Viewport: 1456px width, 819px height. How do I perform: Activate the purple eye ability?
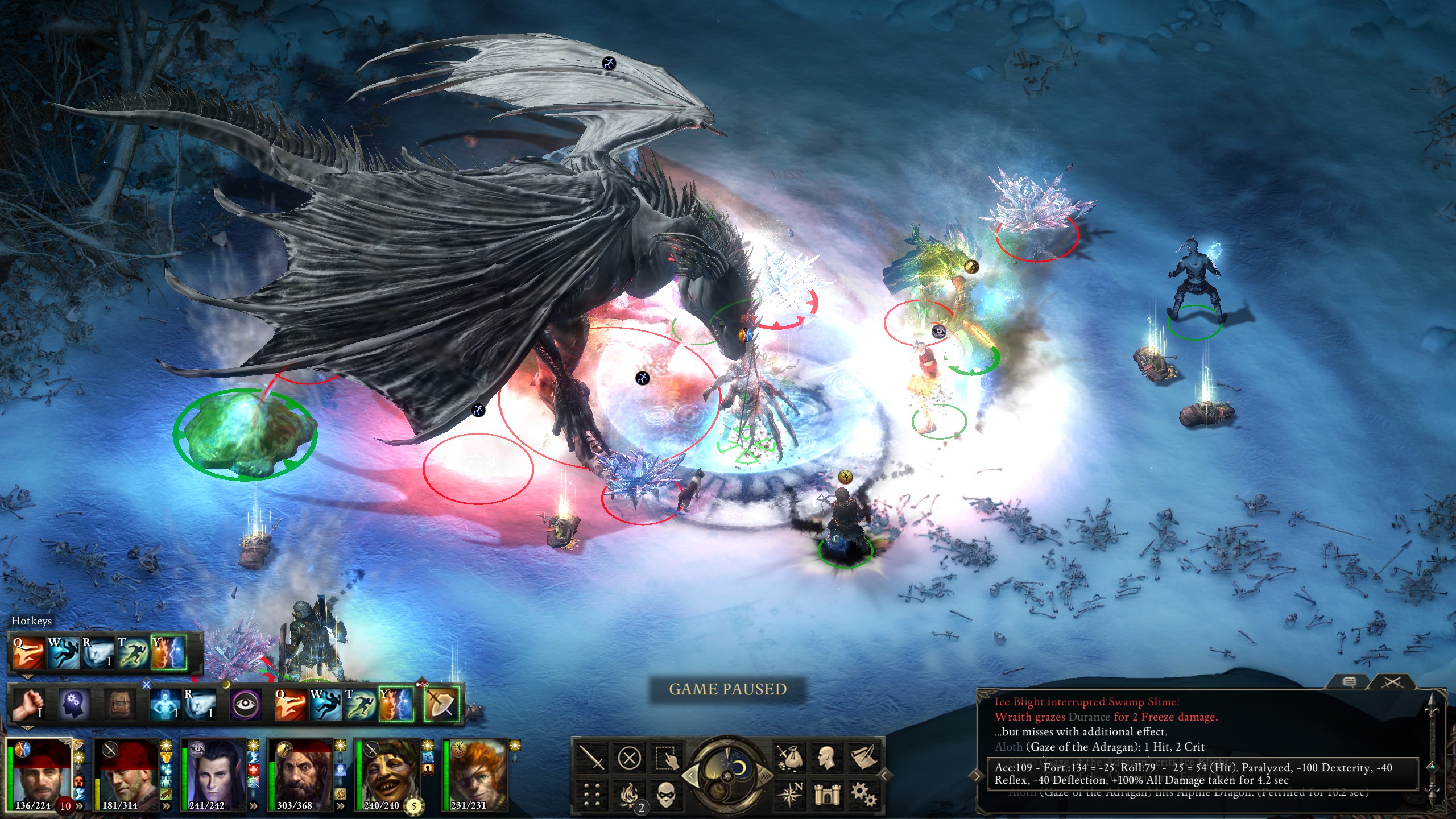pos(246,705)
